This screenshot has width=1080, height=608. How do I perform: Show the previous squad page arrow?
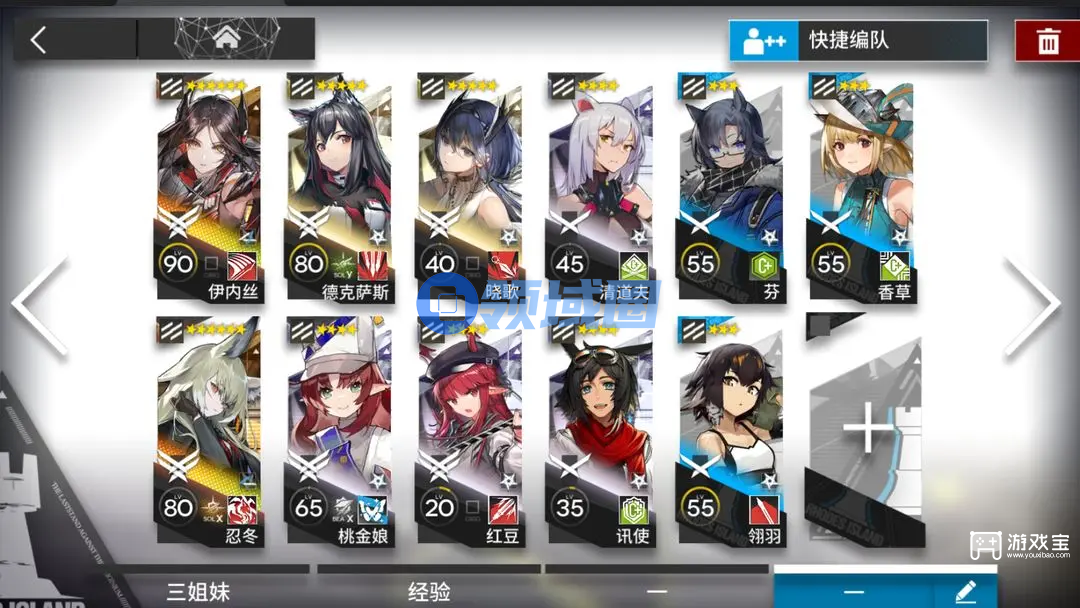click(x=40, y=305)
